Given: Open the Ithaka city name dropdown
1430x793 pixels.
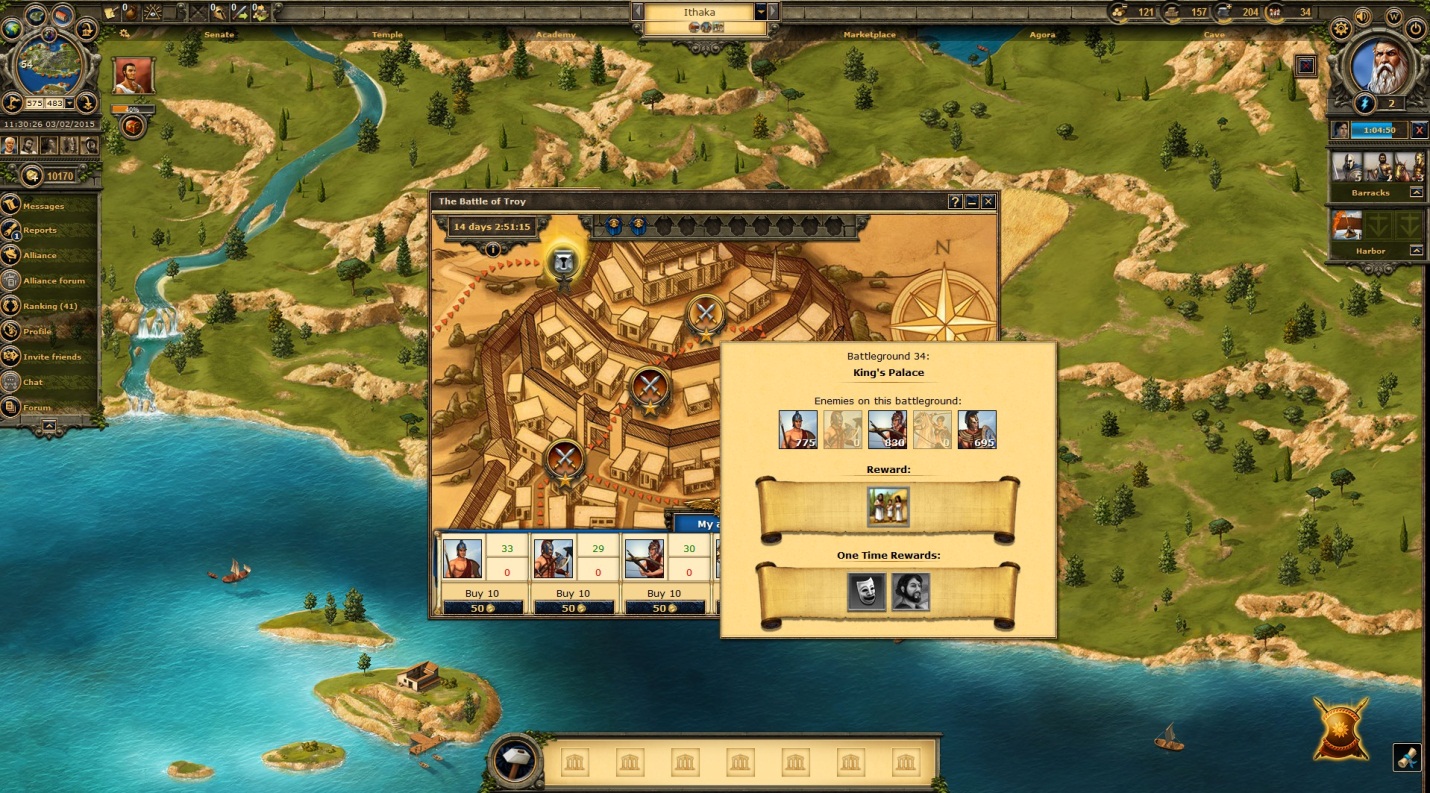Looking at the screenshot, I should tap(760, 12).
